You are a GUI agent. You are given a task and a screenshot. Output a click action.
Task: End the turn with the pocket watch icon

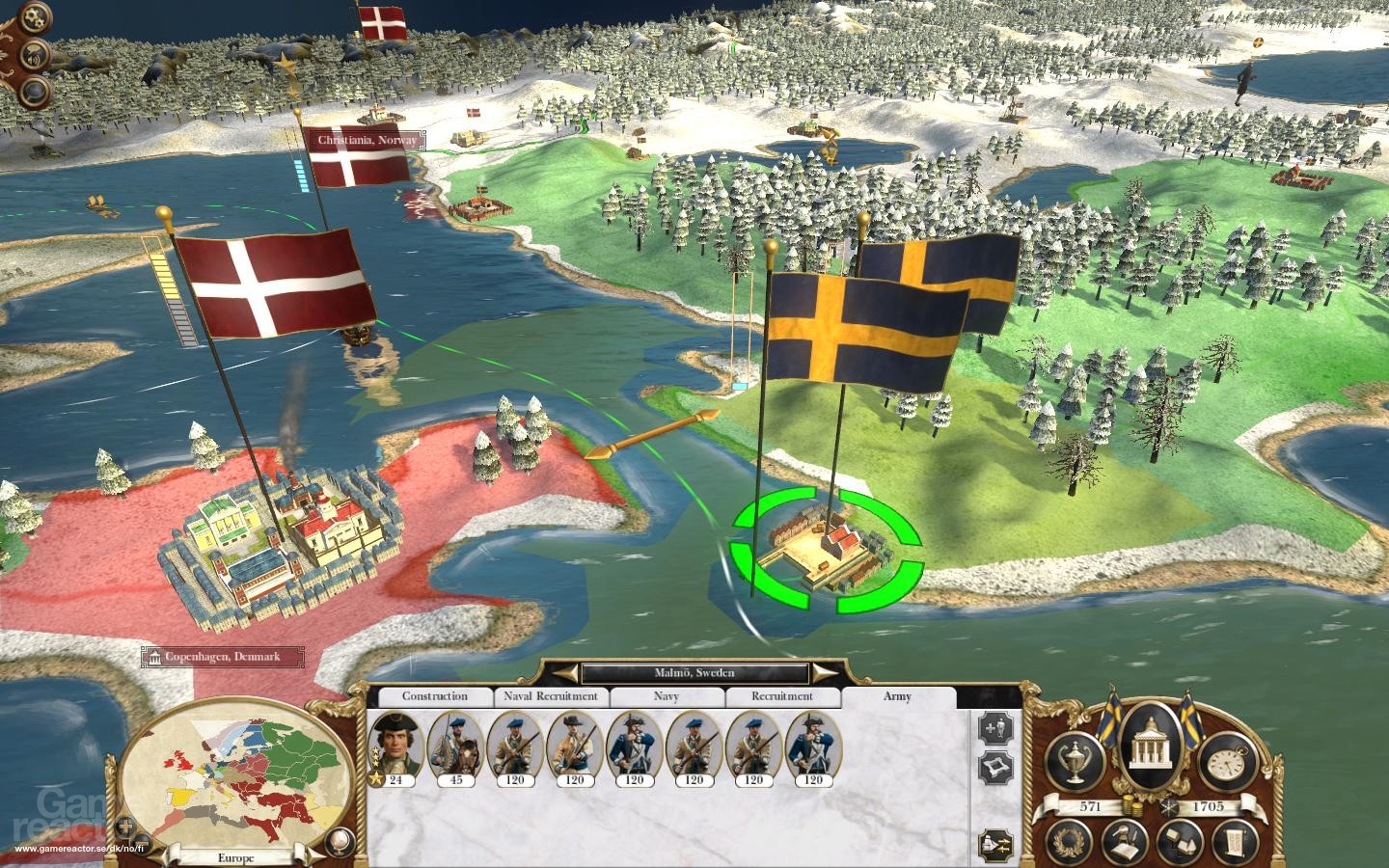(1225, 762)
